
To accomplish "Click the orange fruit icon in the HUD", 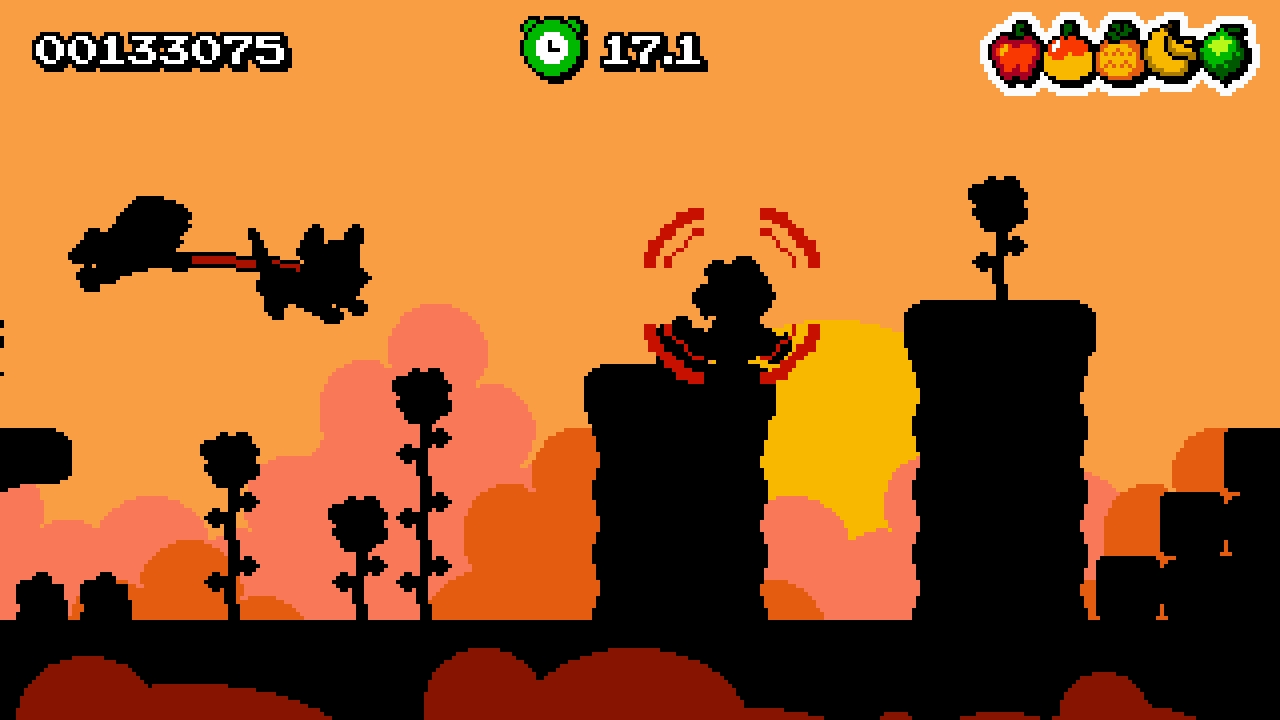I will click(1066, 57).
